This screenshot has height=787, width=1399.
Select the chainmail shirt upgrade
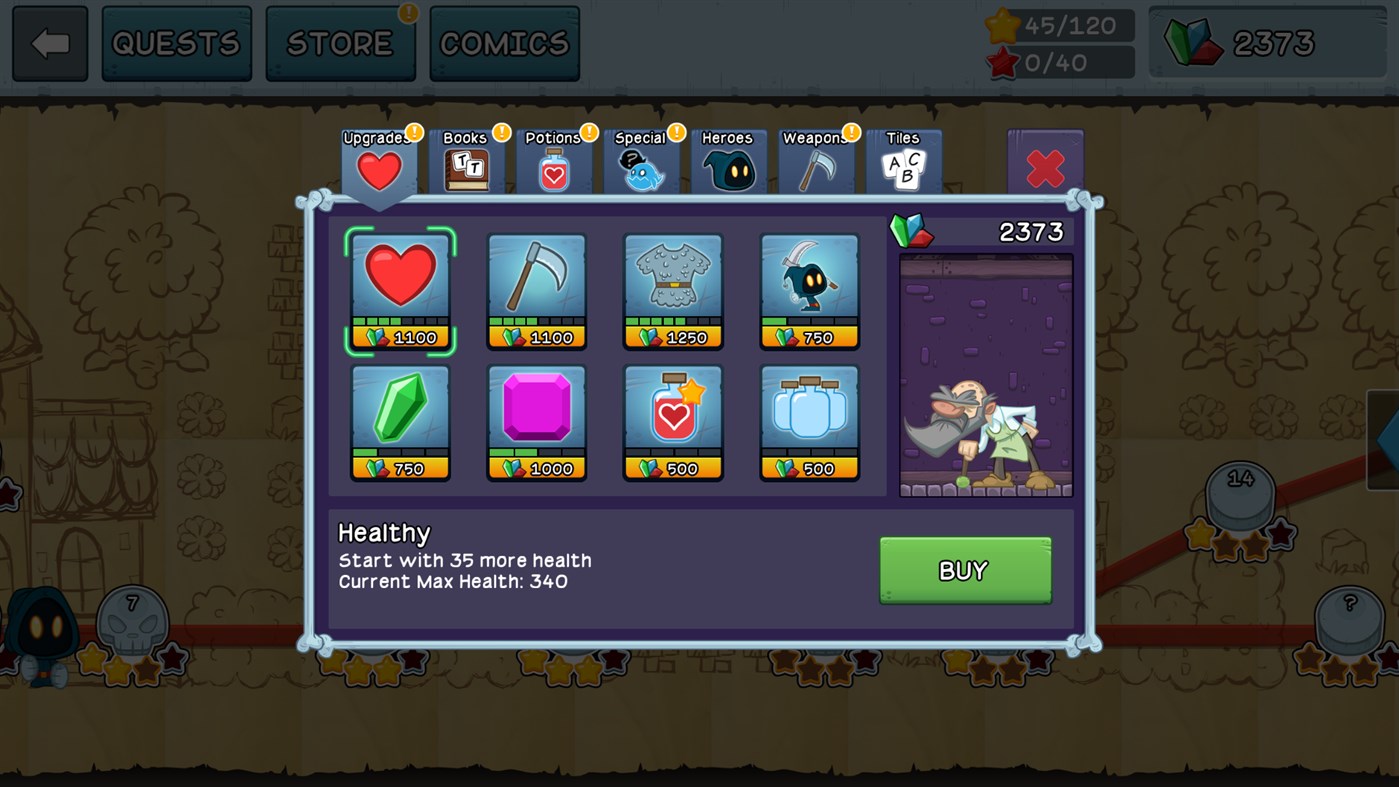click(x=673, y=290)
